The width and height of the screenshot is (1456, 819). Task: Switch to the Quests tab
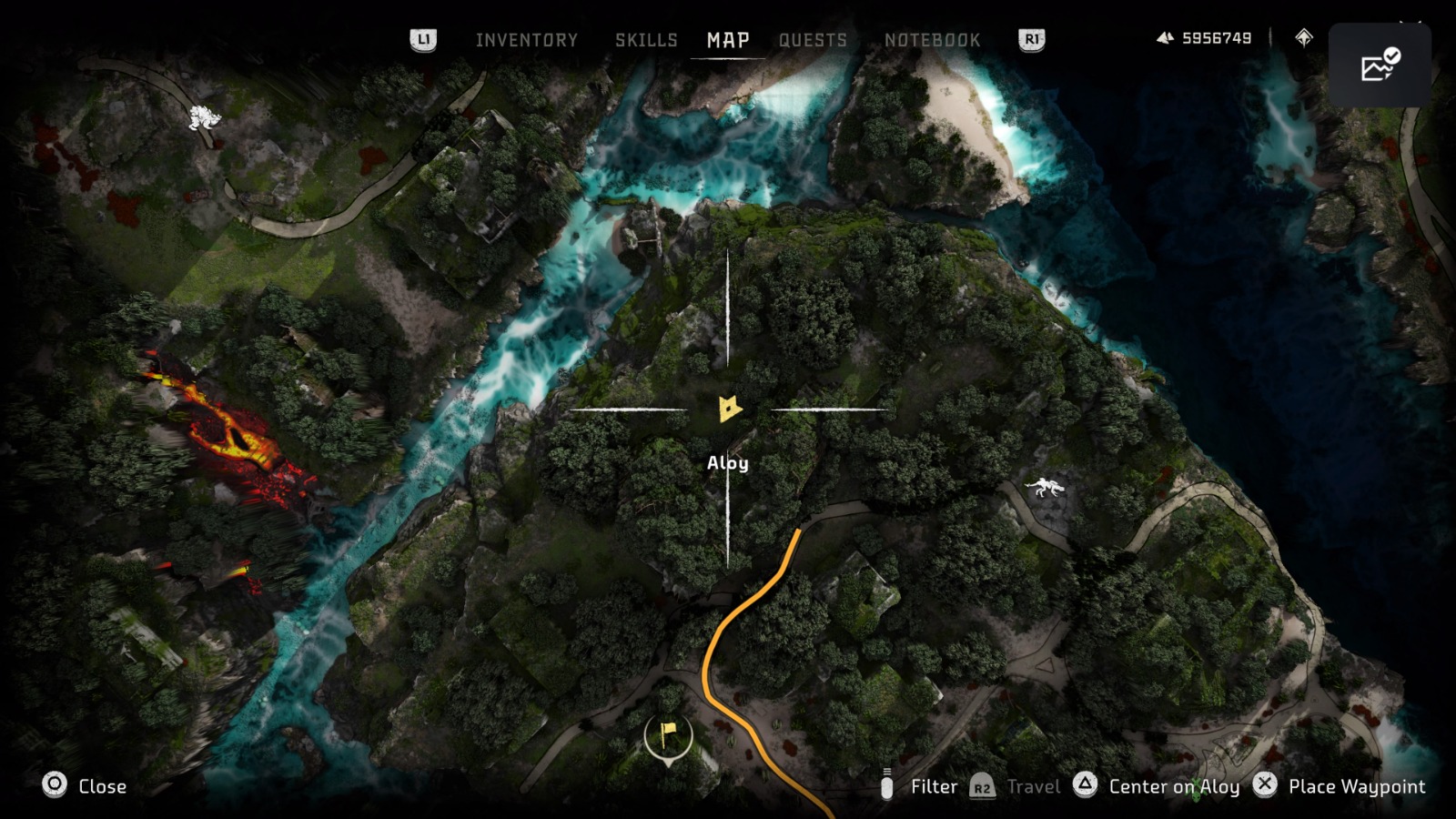pyautogui.click(x=813, y=39)
